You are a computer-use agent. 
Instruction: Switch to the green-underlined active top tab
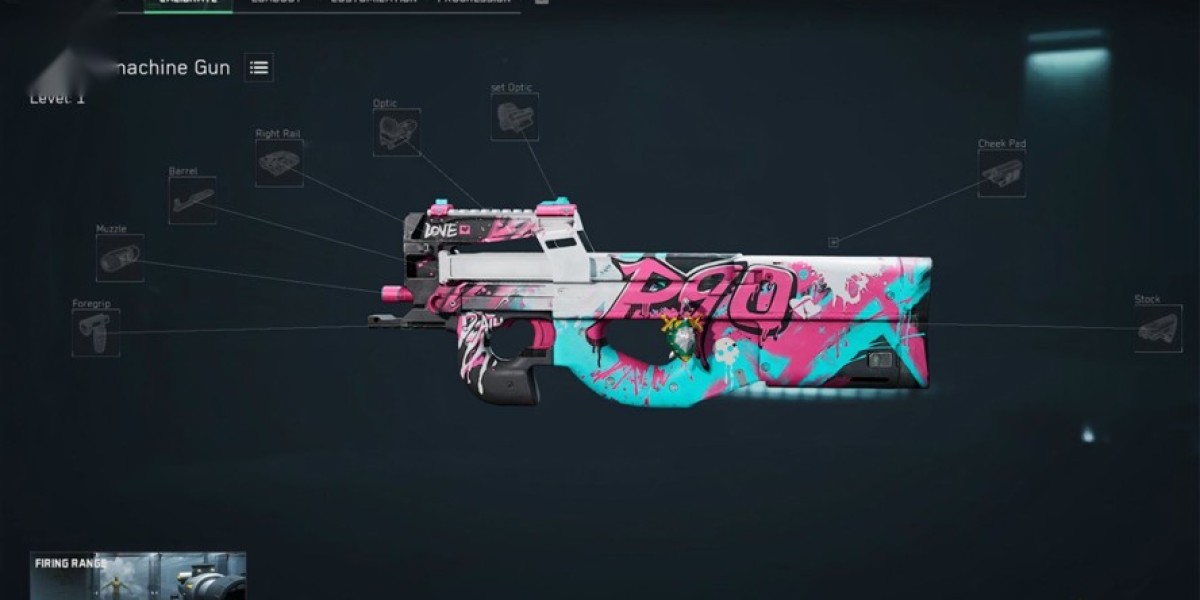188,3
